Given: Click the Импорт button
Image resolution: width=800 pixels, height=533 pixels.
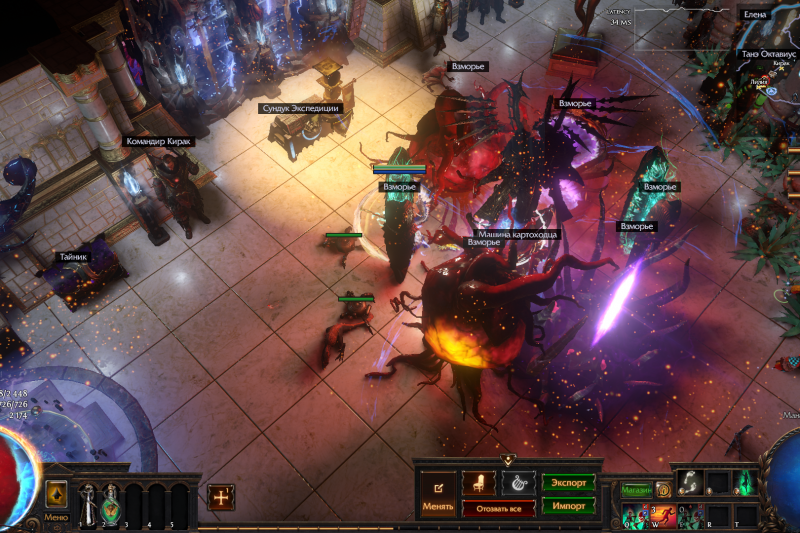Looking at the screenshot, I should [569, 505].
